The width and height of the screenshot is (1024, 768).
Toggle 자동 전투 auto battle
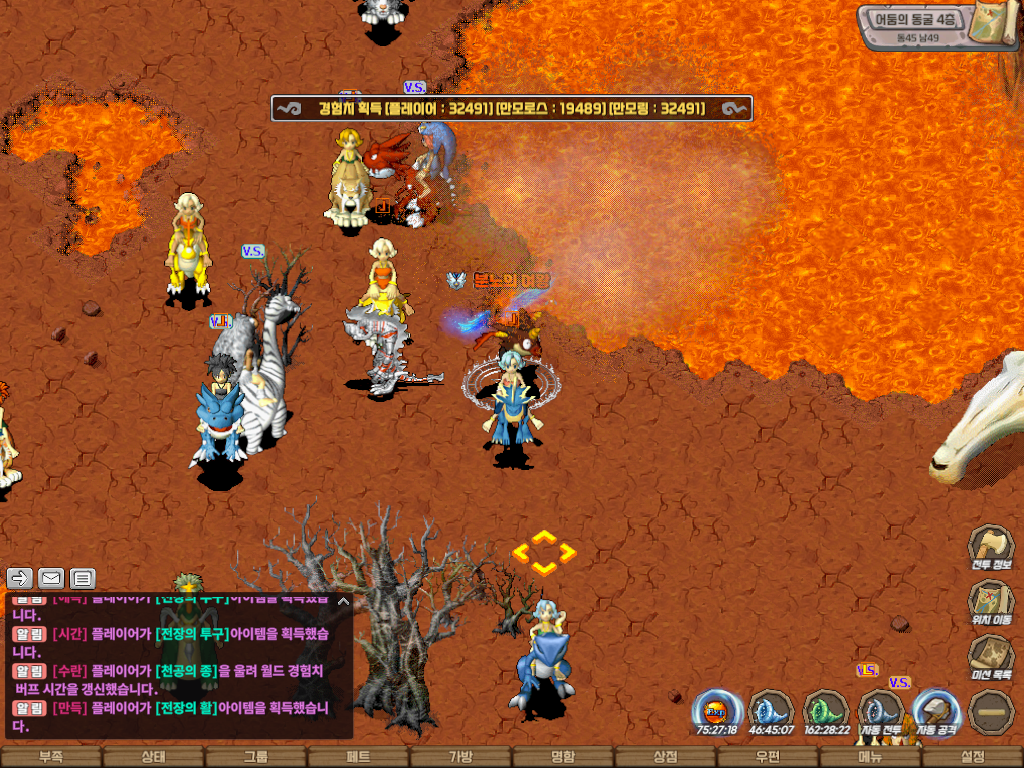882,712
